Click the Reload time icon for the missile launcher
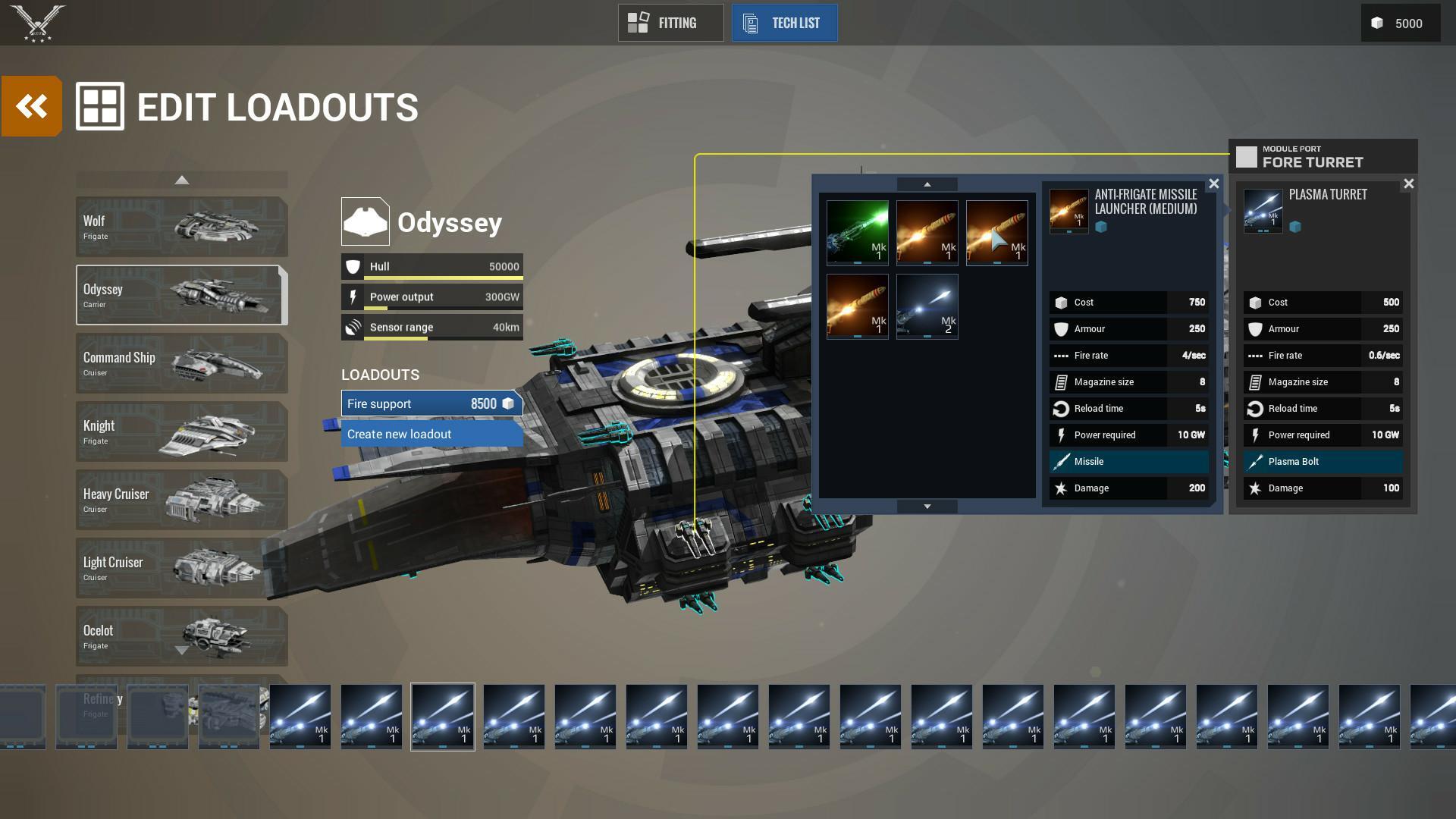Image resolution: width=1456 pixels, height=819 pixels. 1061,408
